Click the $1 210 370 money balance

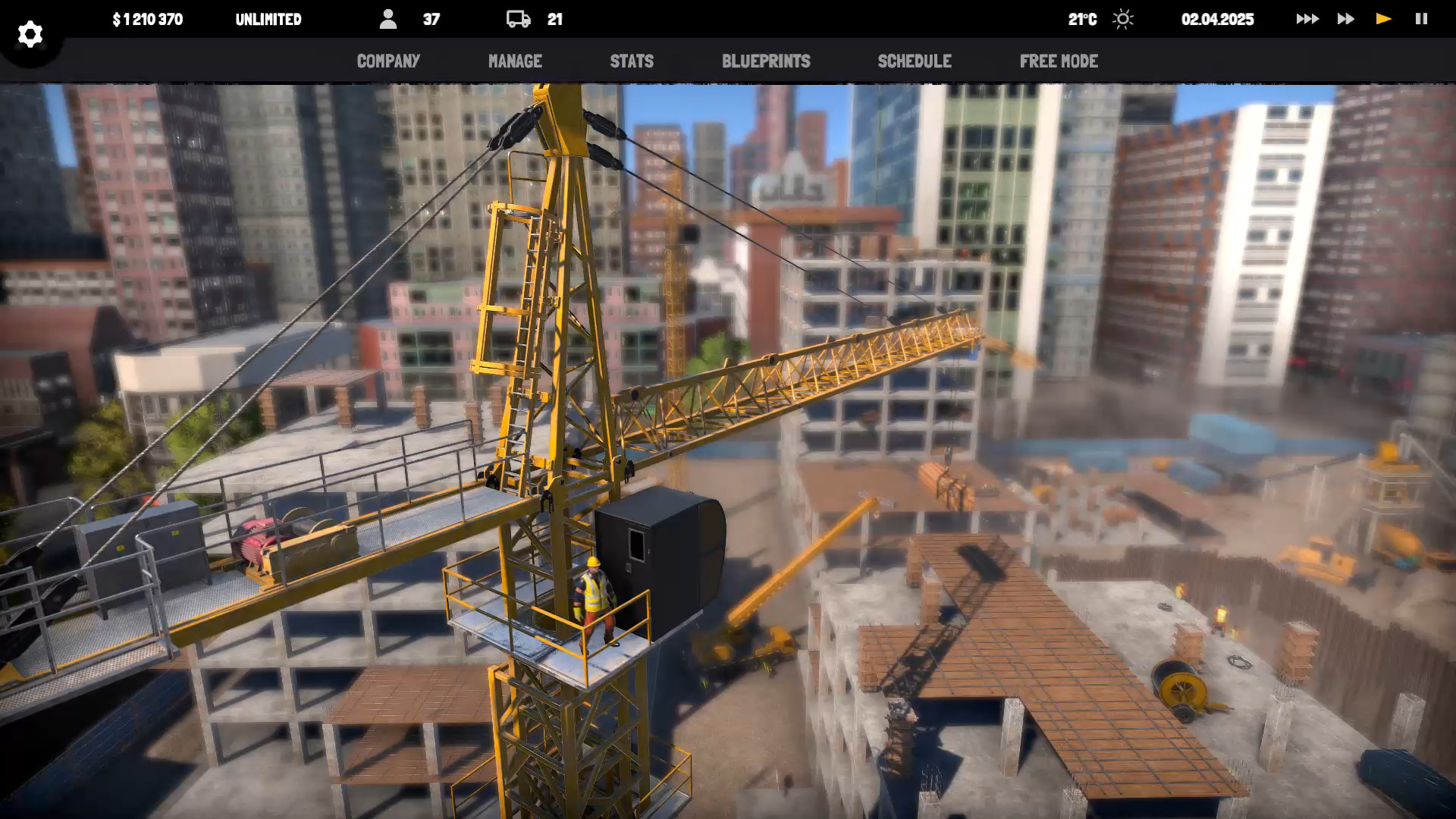147,19
